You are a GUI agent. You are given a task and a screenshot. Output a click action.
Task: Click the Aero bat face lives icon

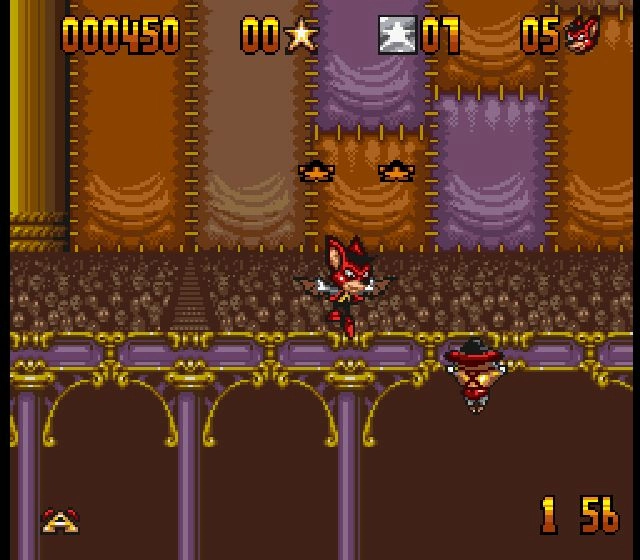(x=580, y=36)
